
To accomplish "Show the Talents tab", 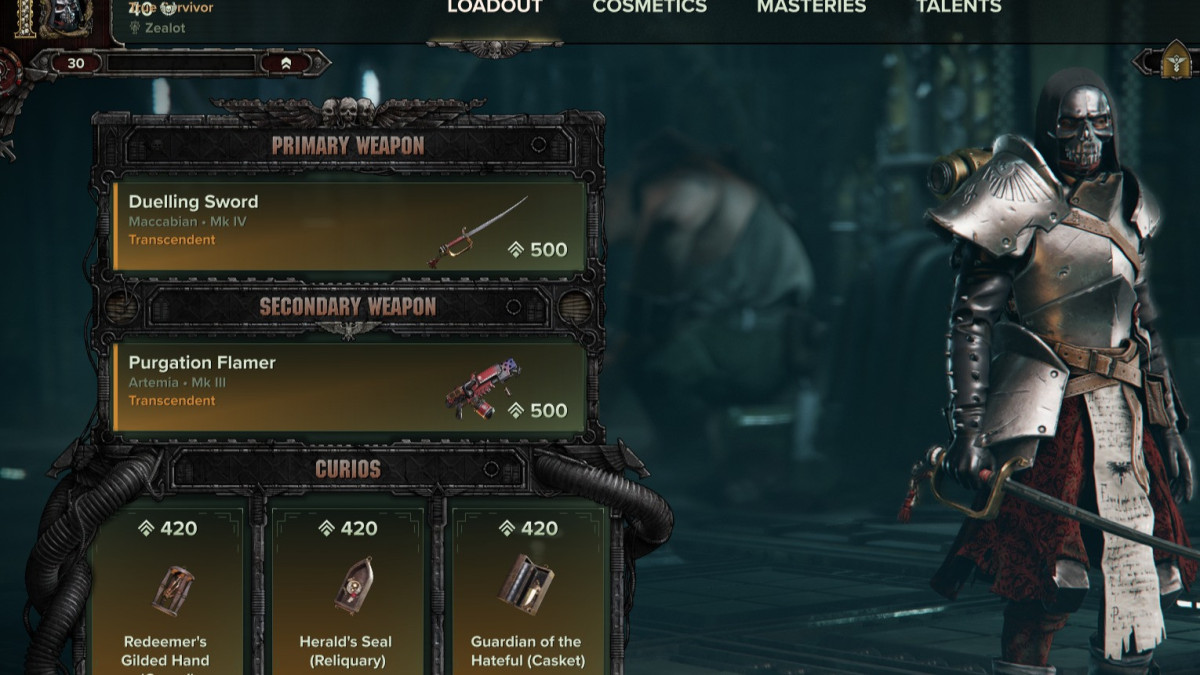I will 958,8.
